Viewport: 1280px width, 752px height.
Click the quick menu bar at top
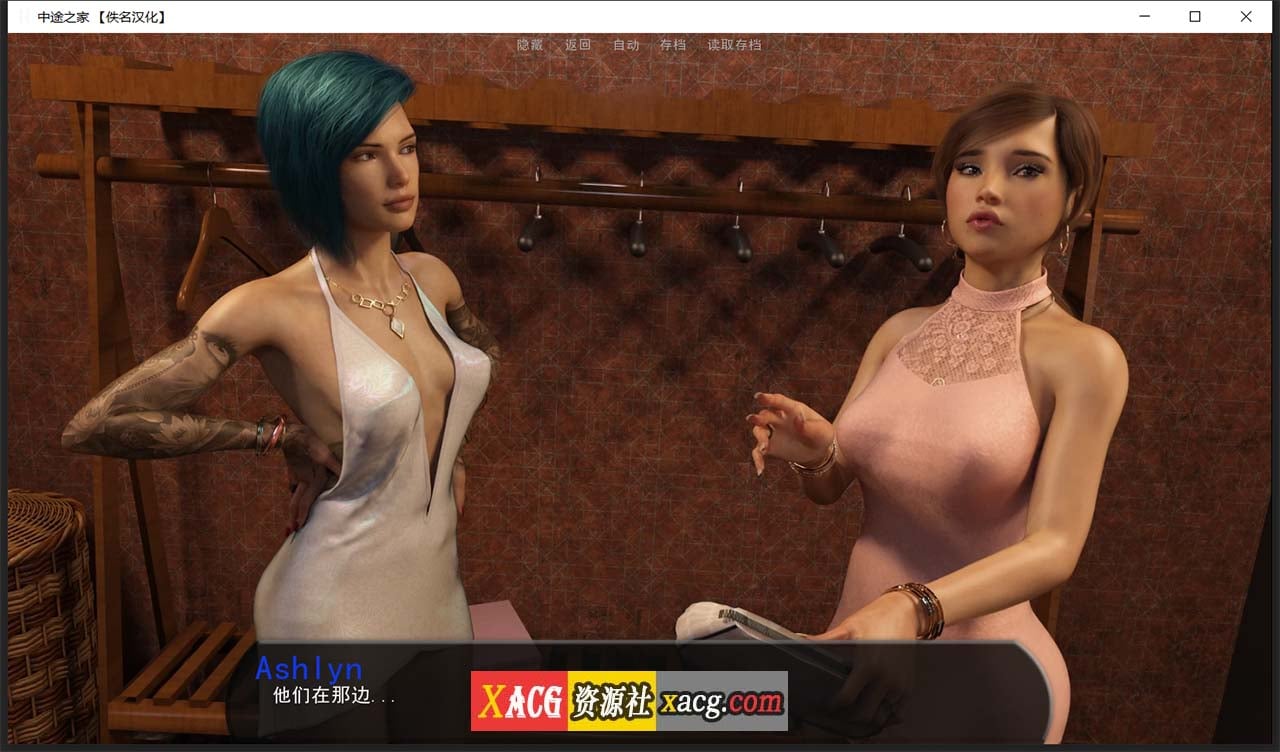coord(630,44)
